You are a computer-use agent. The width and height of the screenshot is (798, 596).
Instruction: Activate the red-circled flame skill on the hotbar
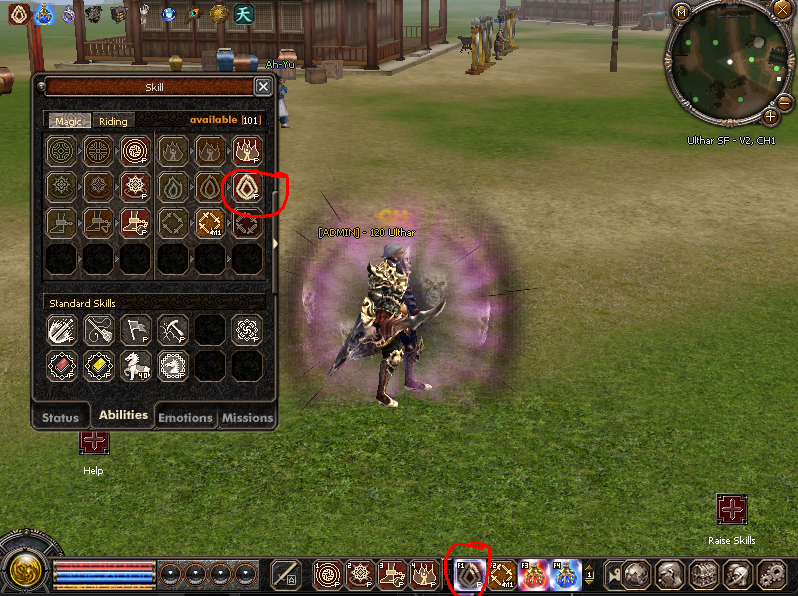coord(467,575)
